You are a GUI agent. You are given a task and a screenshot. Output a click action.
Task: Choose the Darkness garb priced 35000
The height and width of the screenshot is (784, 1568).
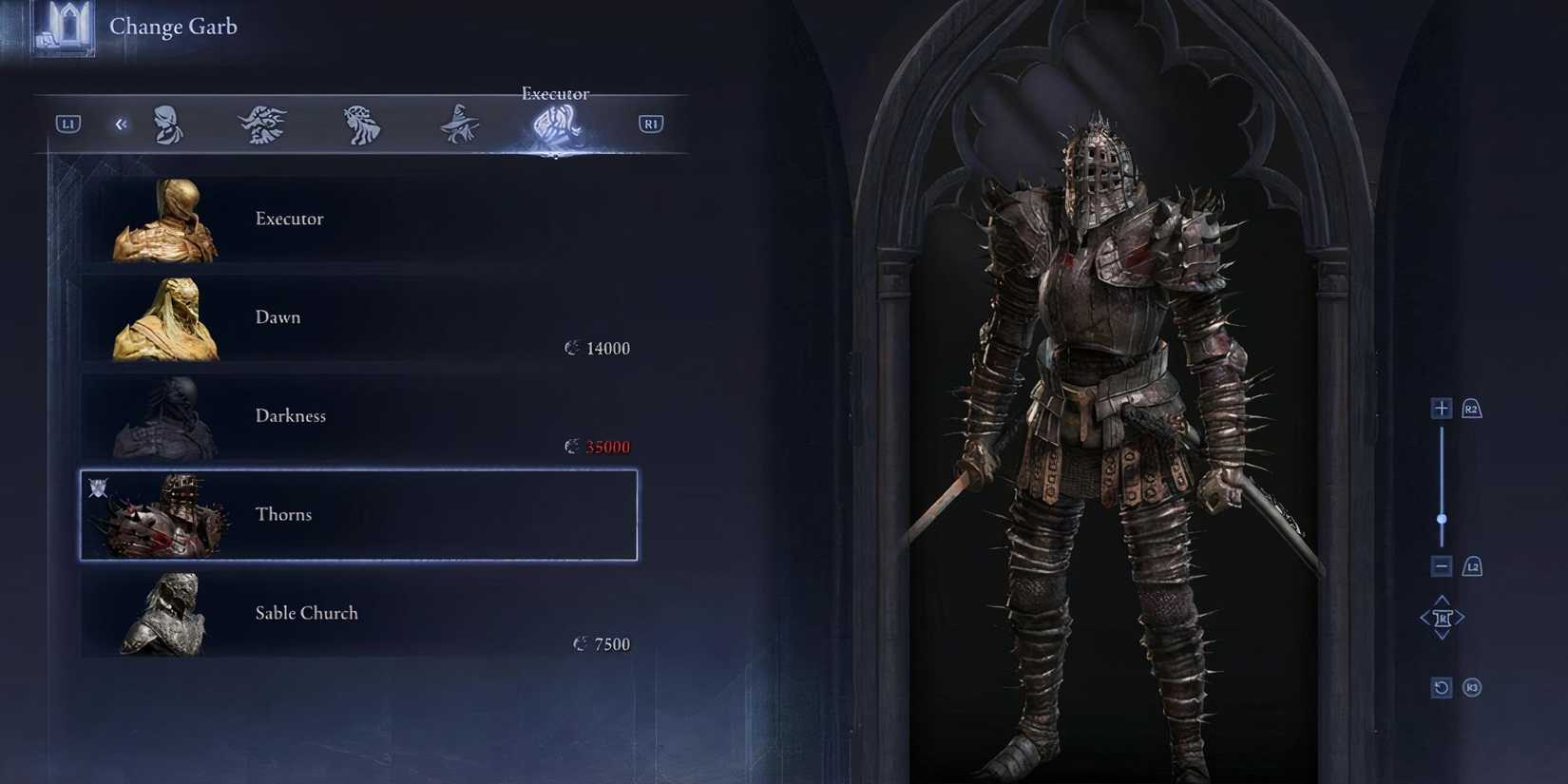(x=357, y=416)
